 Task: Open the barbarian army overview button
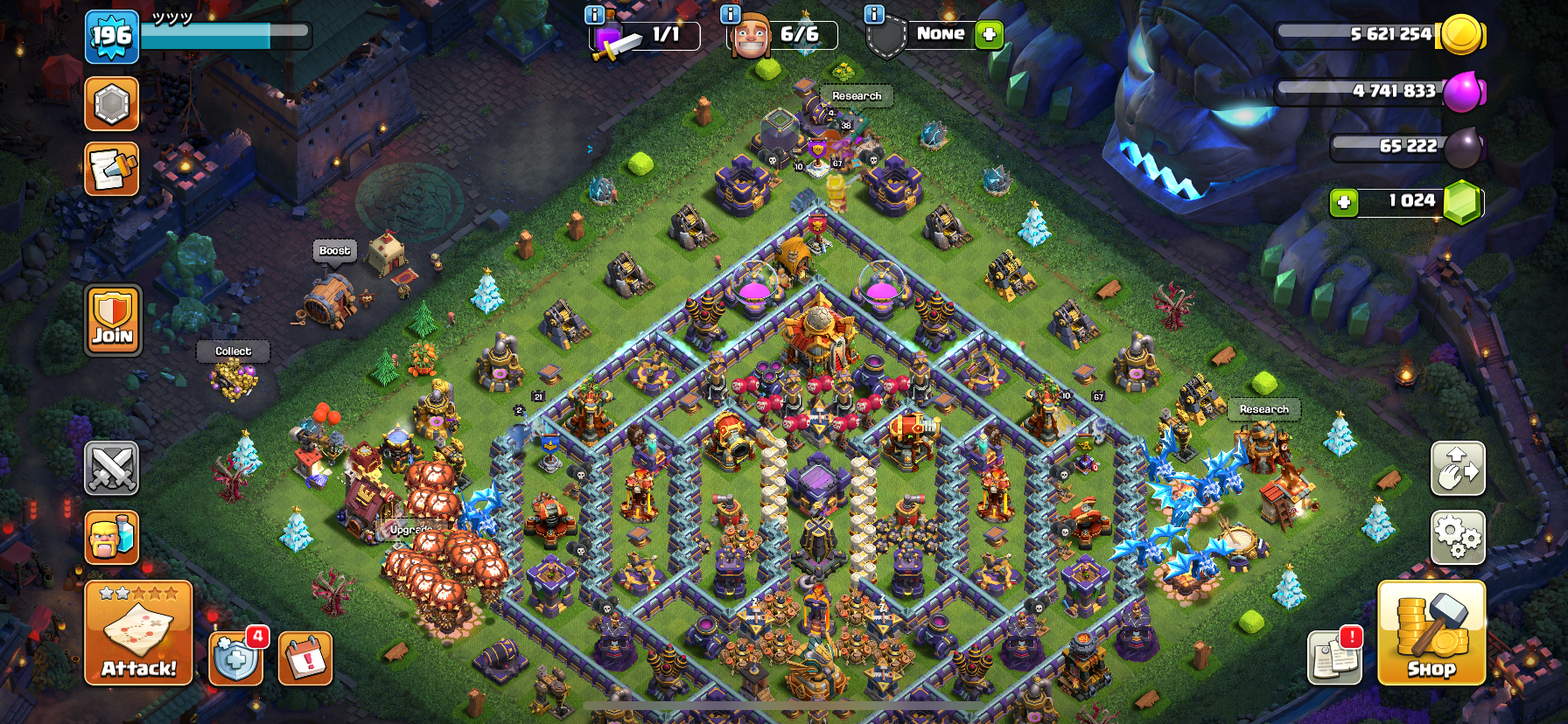112,537
